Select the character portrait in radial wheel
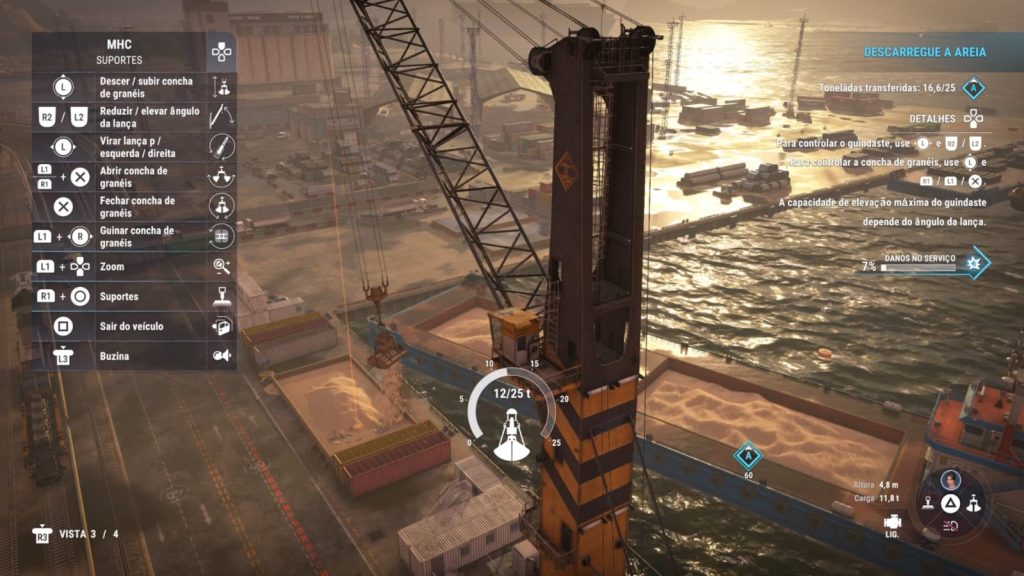Image resolution: width=1024 pixels, height=576 pixels. click(951, 480)
